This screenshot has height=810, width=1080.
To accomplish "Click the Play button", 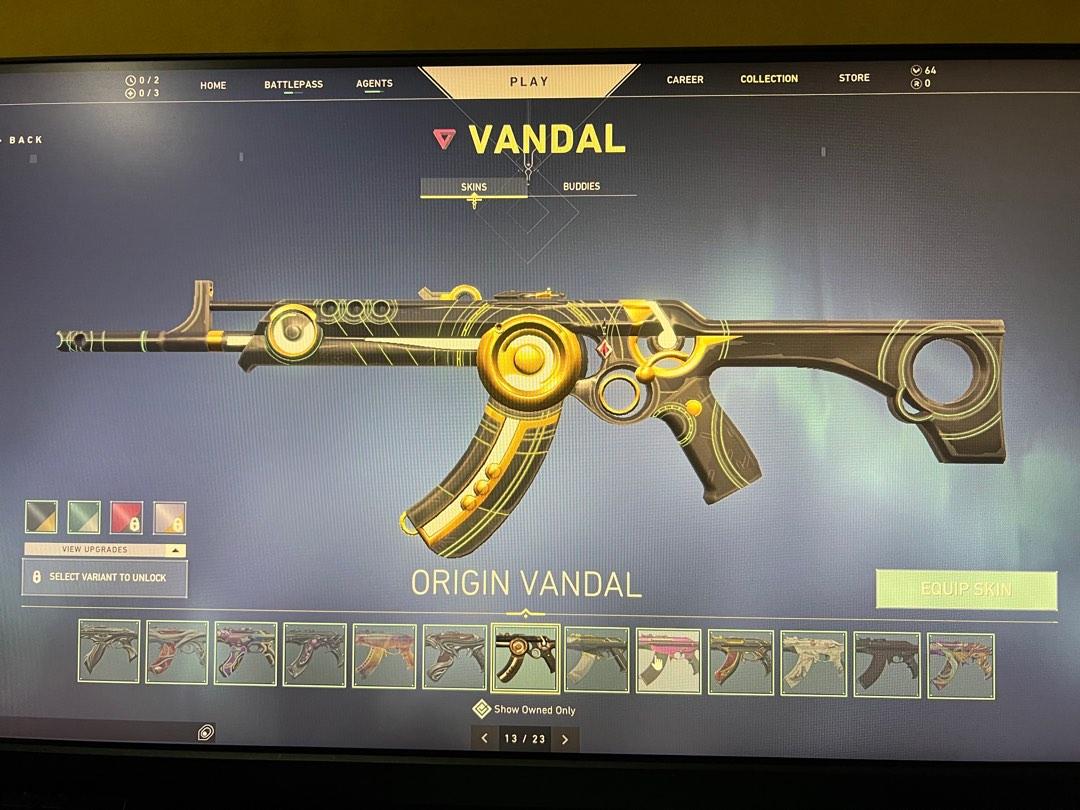I will pos(529,81).
